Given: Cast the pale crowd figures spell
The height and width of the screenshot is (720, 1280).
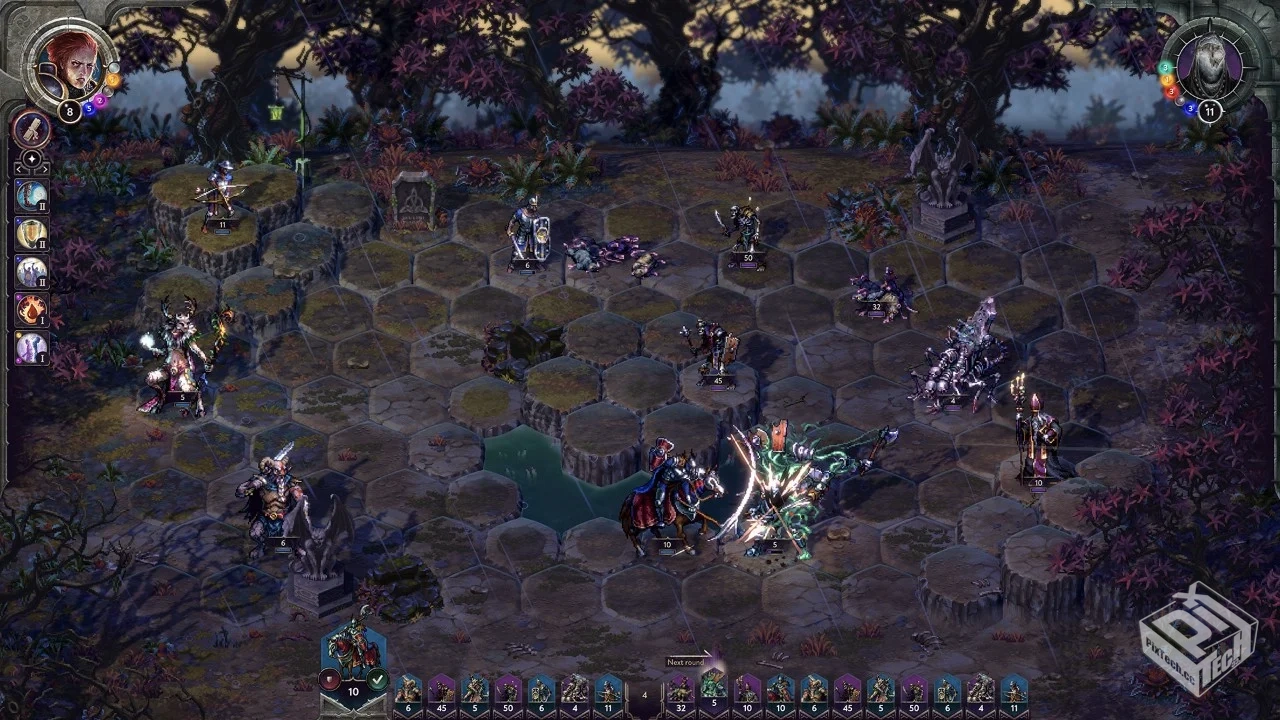Looking at the screenshot, I should coord(32,272).
